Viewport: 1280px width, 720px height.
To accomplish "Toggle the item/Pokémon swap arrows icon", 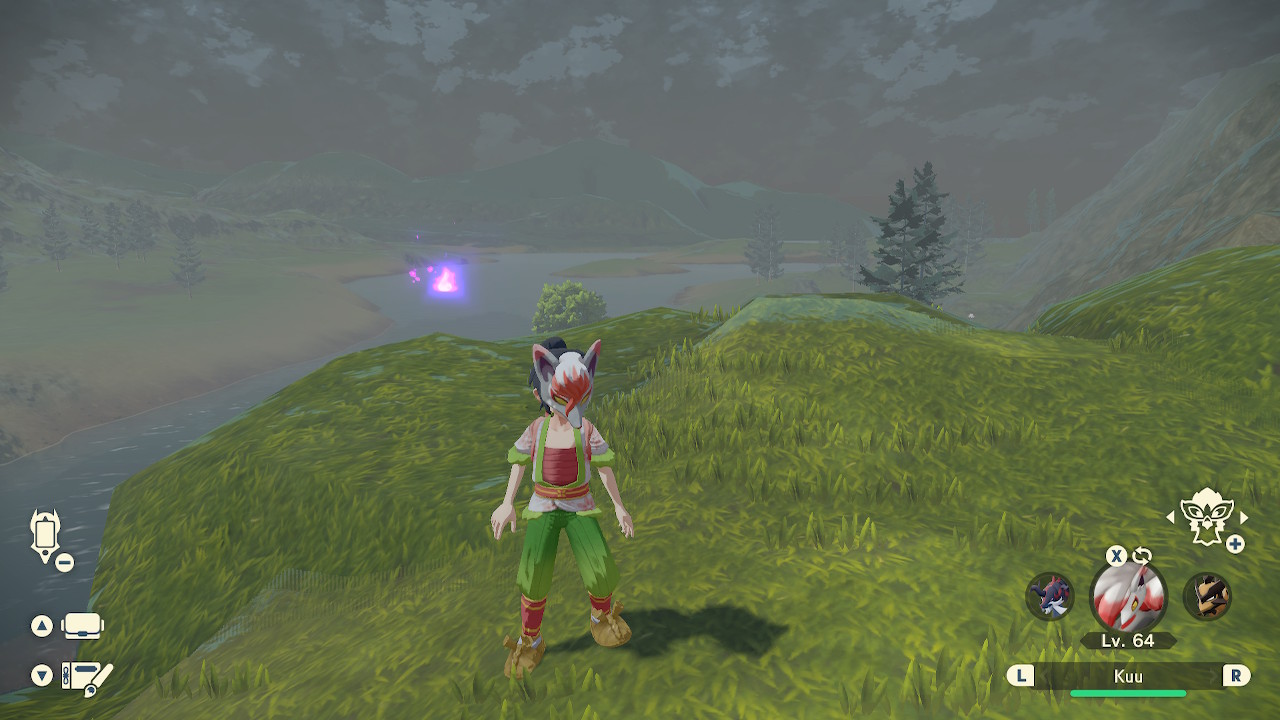I will point(1142,556).
